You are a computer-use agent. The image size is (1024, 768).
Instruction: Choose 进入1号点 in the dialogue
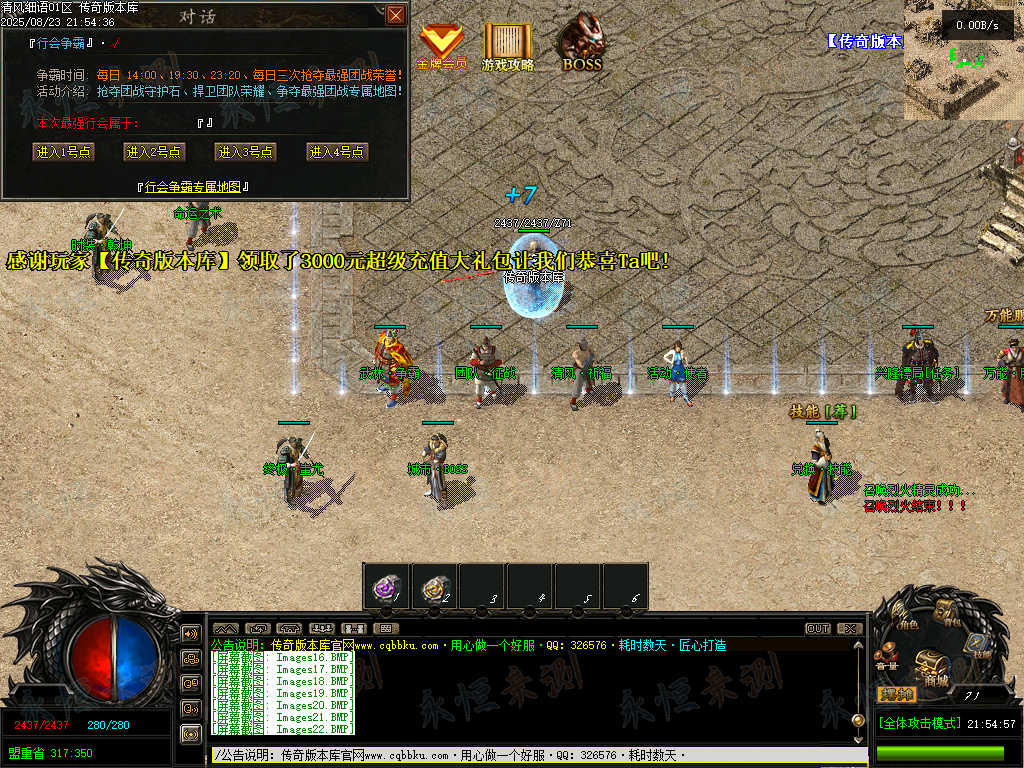pos(62,152)
